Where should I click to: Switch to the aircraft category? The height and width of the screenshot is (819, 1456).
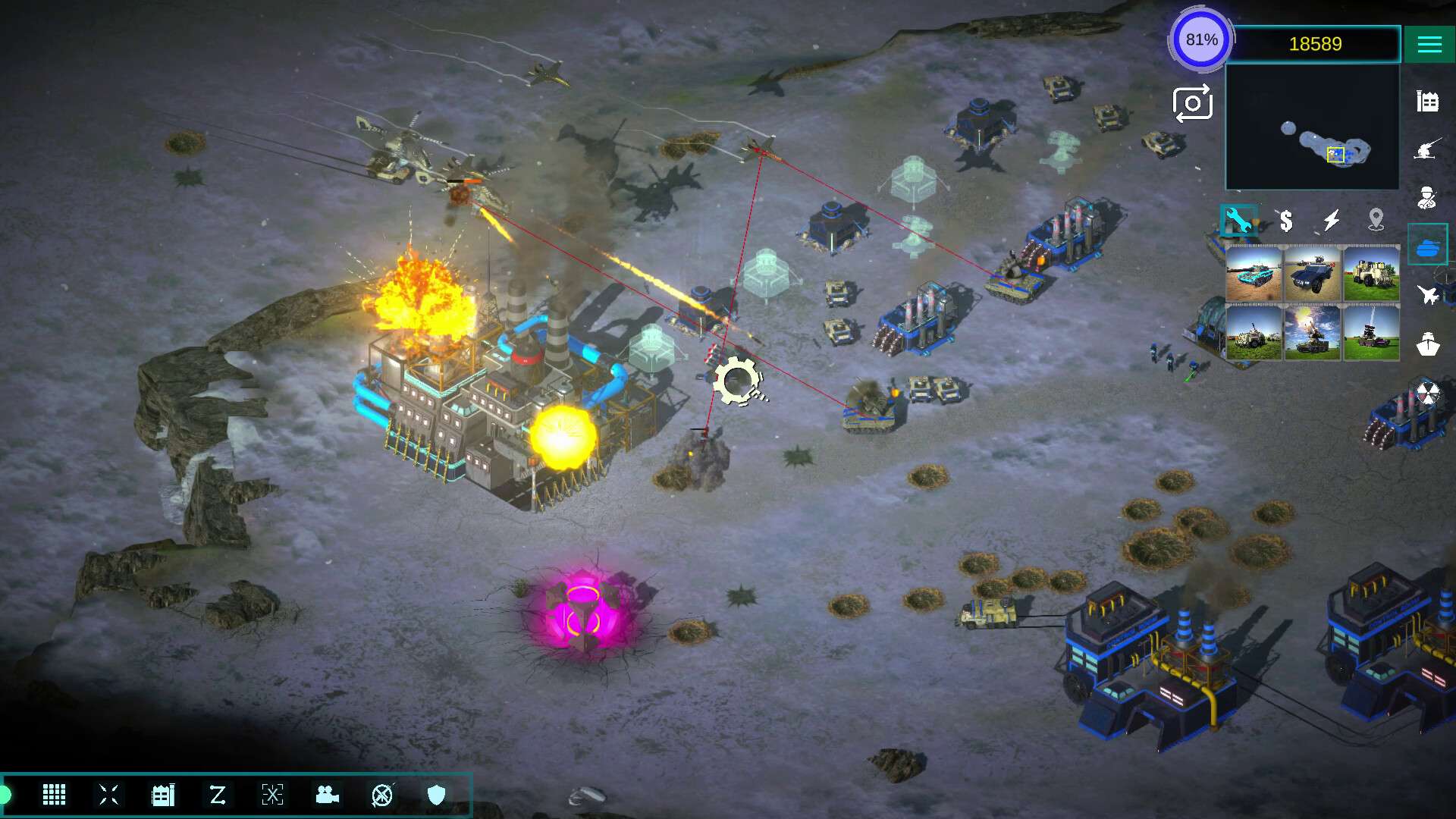[1427, 294]
